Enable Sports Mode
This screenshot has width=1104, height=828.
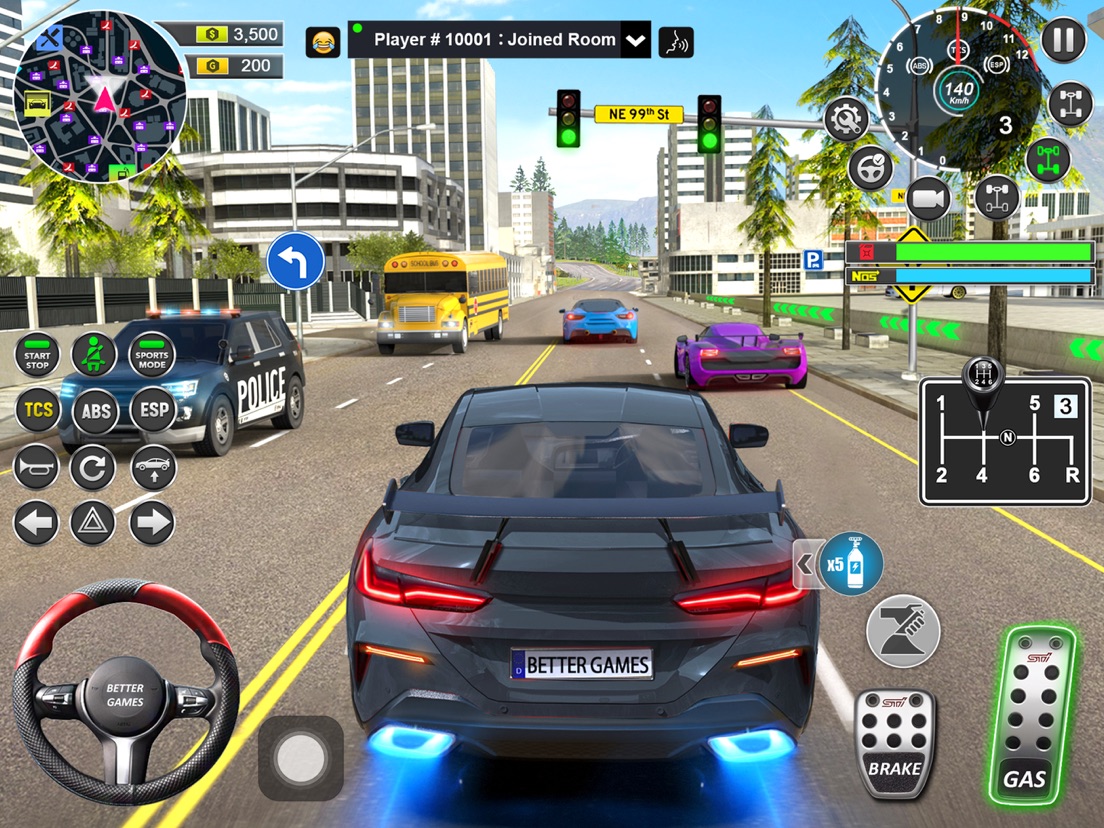pos(152,355)
